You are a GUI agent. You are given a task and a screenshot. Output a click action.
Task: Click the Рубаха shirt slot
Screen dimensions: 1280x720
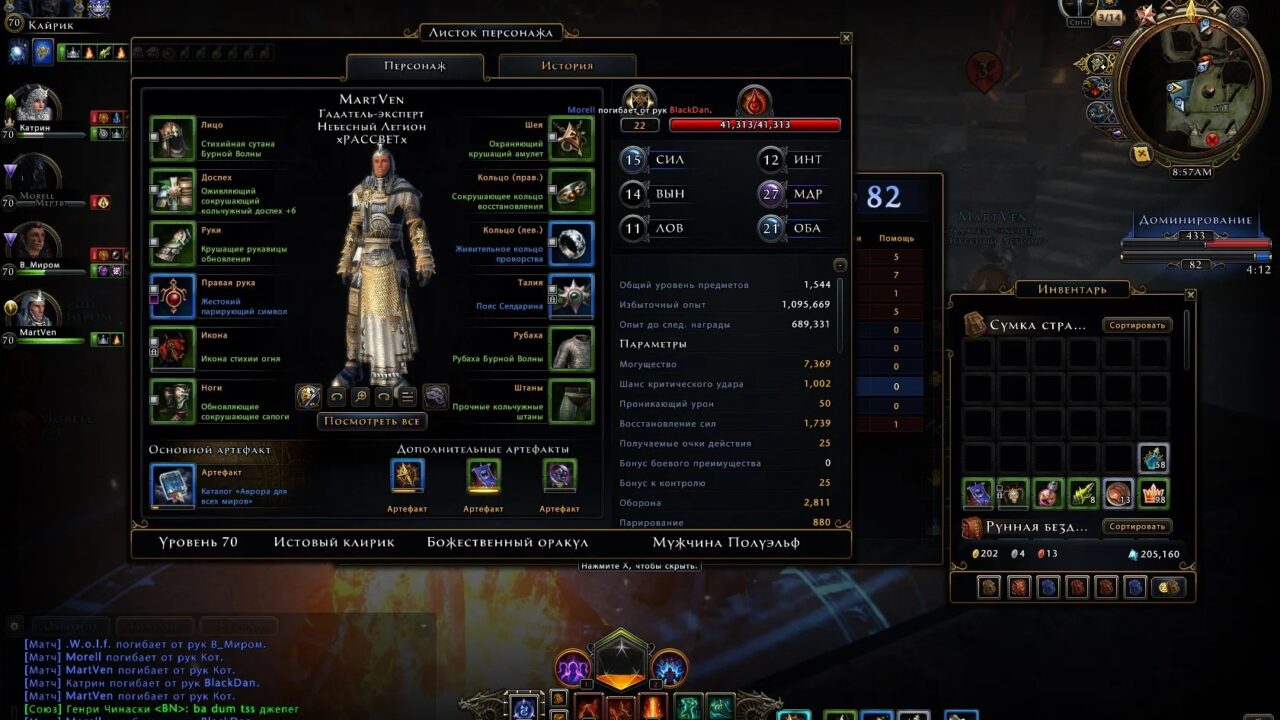click(571, 348)
